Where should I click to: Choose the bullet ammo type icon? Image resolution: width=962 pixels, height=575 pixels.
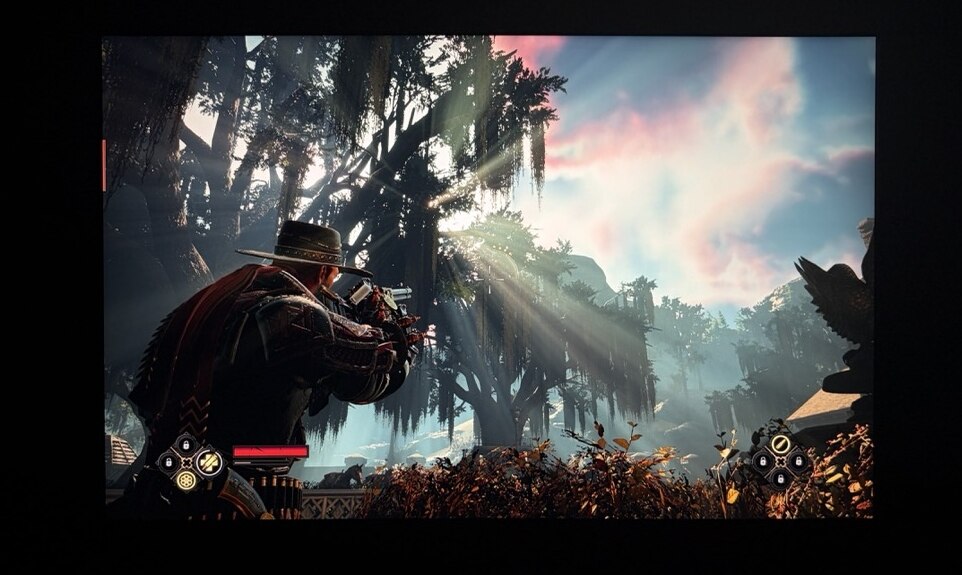coord(781,444)
